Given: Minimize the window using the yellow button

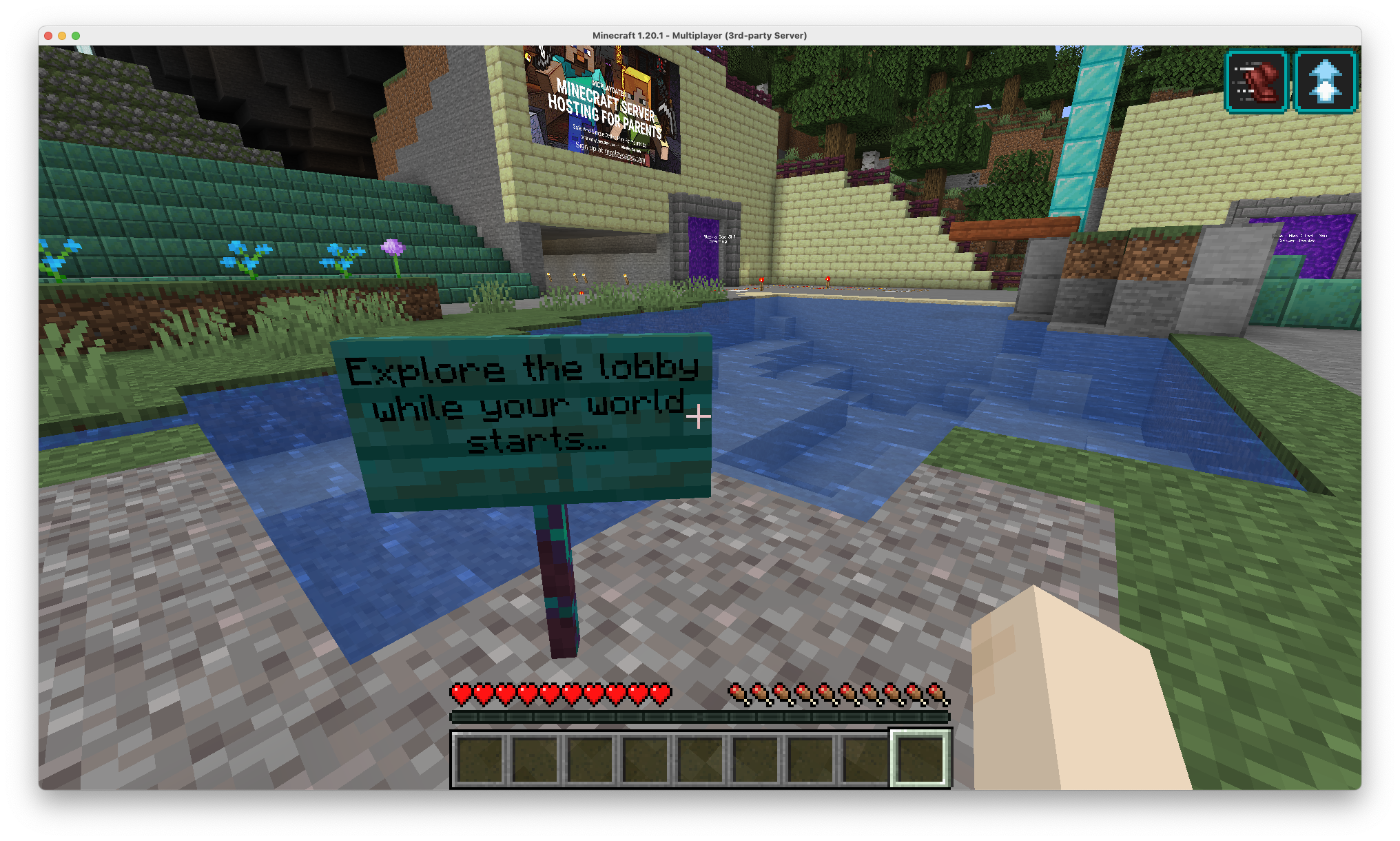Looking at the screenshot, I should pyautogui.click(x=62, y=36).
